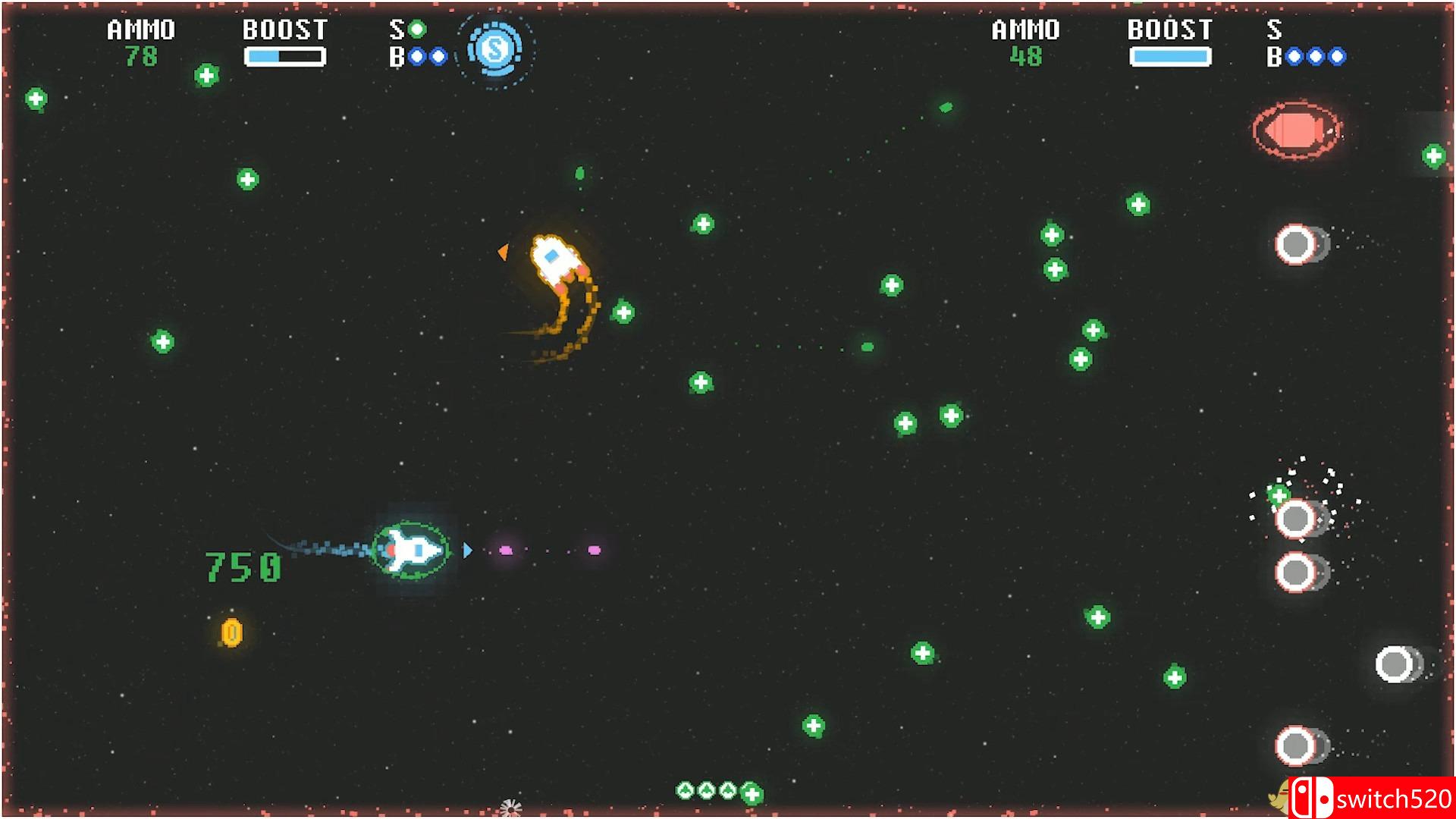Toggle the first blue B dot on left HUD
This screenshot has height=819, width=1456.
(x=415, y=55)
